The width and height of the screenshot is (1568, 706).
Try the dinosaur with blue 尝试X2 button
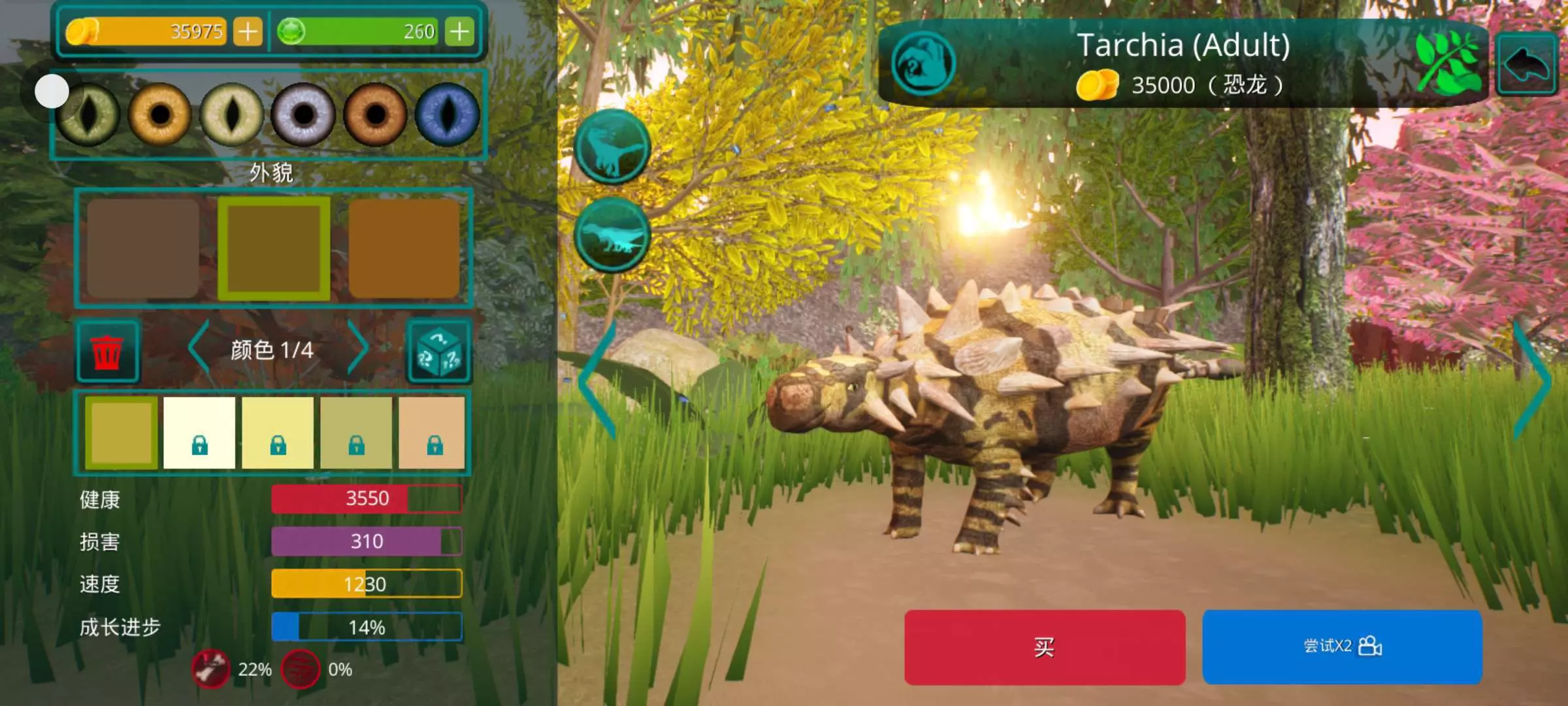pyautogui.click(x=1342, y=647)
